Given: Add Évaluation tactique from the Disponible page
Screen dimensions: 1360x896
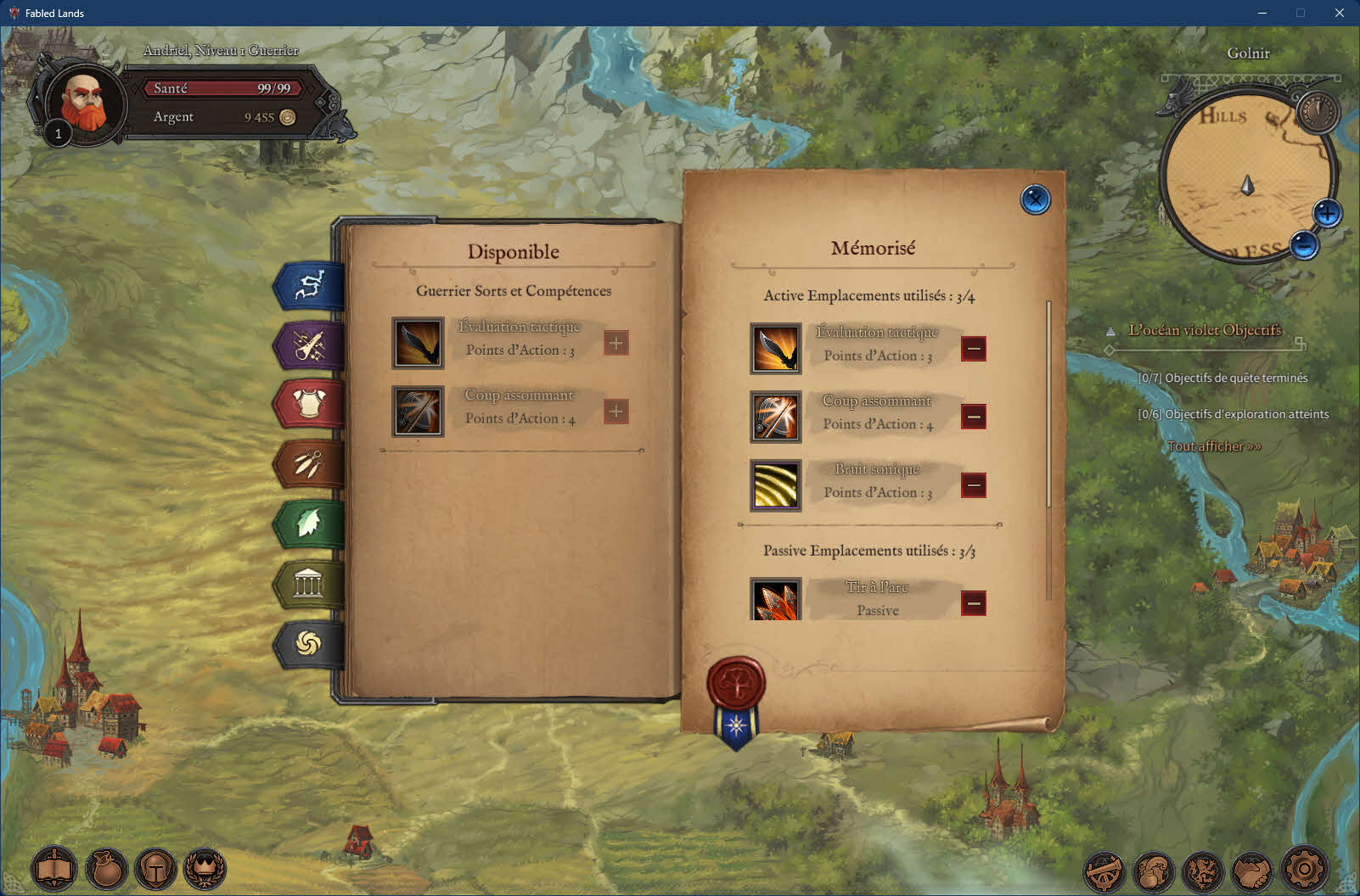Looking at the screenshot, I should point(616,343).
